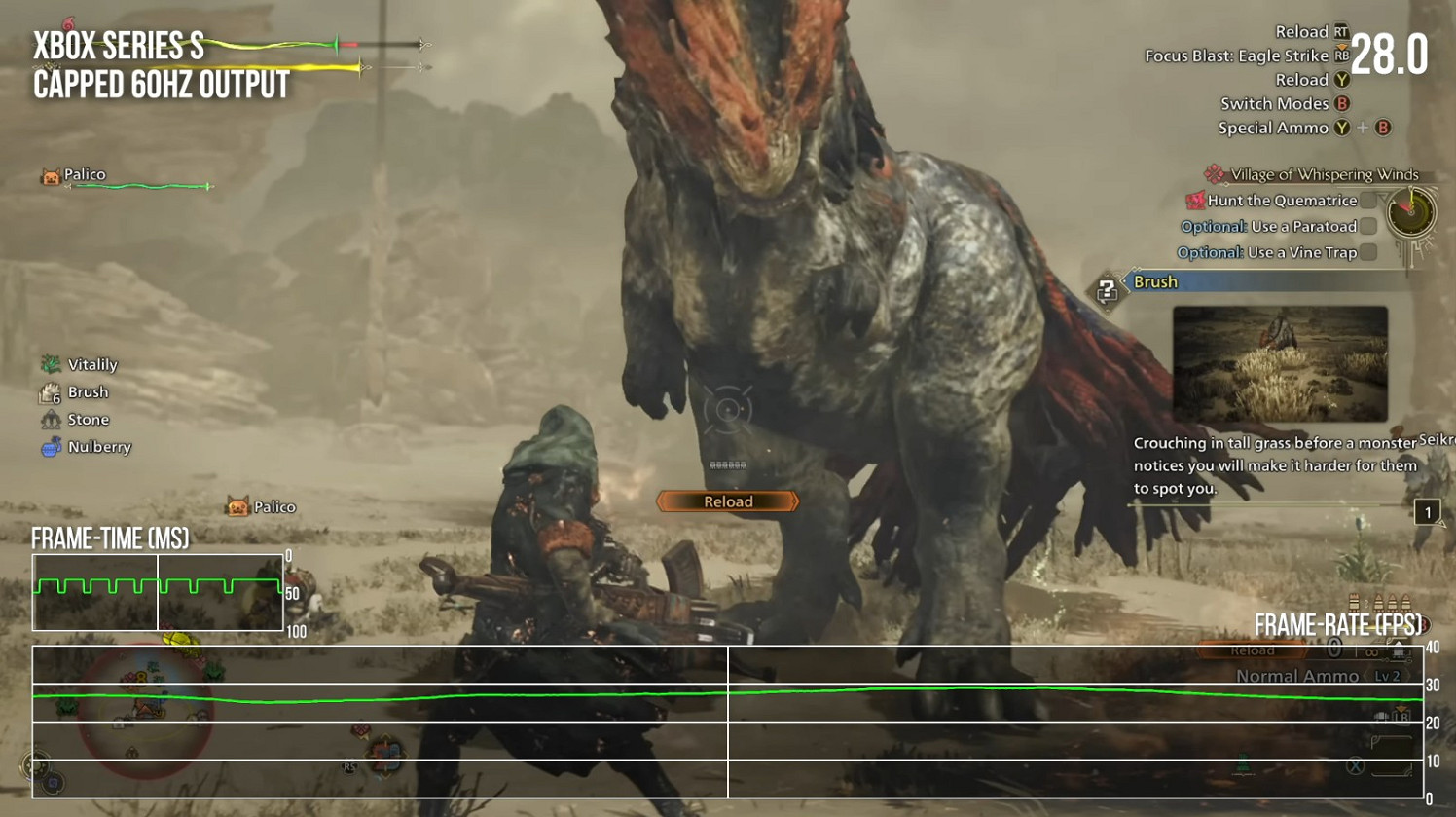Click the monster icon beside Hunt the Quematrice
Viewport: 1456px width, 817px height.
click(1195, 201)
